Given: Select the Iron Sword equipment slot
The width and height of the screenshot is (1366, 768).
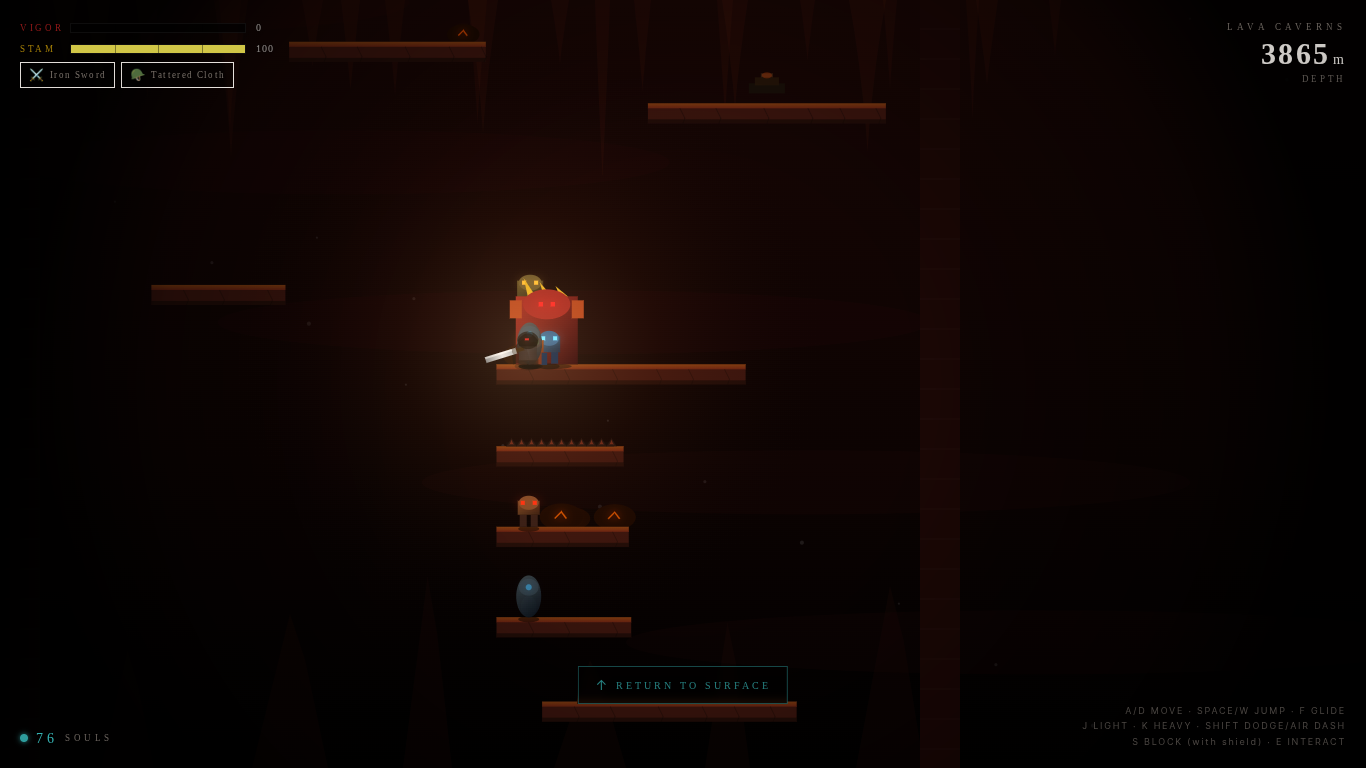Looking at the screenshot, I should coord(67,75).
